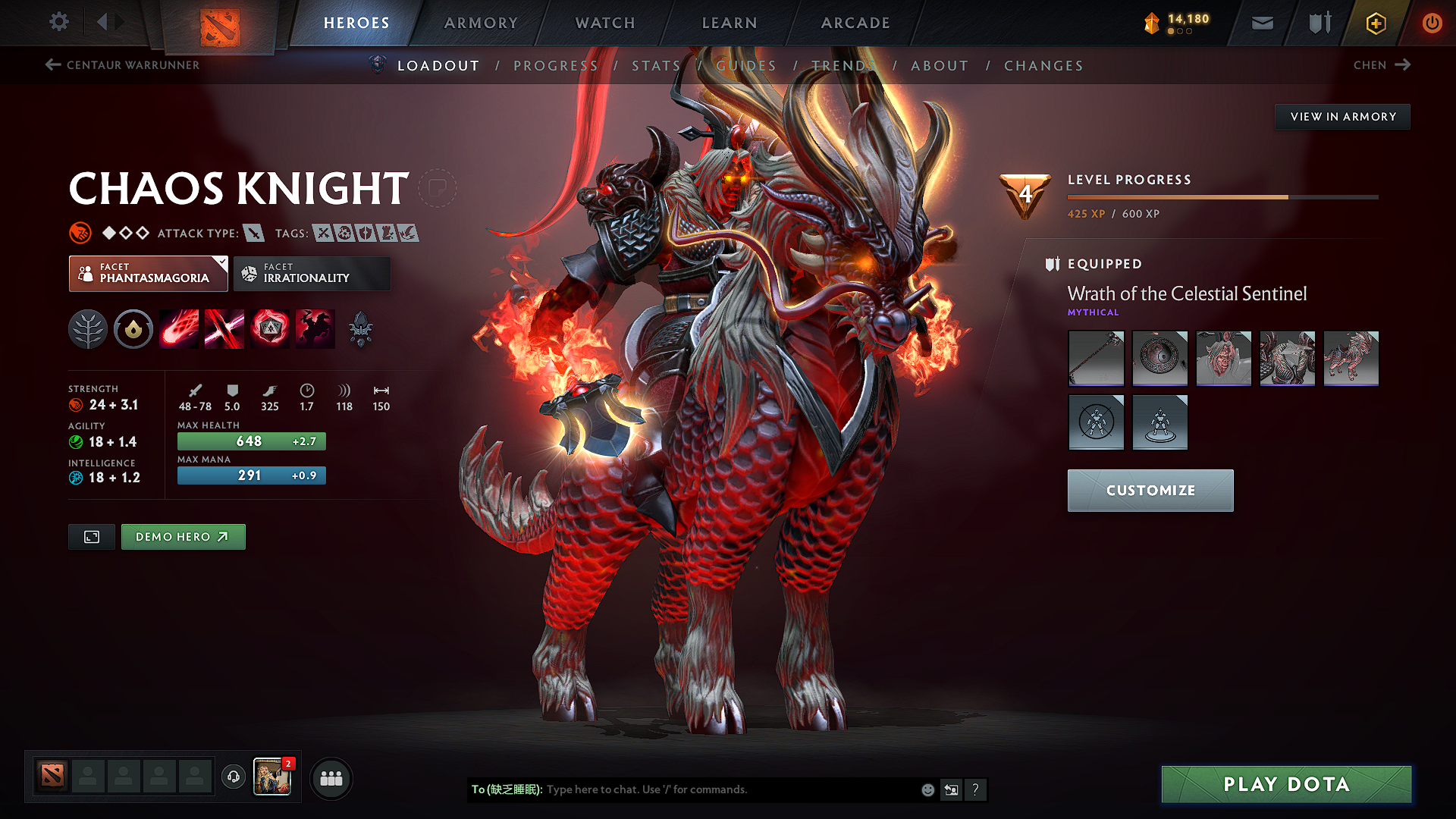Expand the Phantasmagoria facet dropdown chevron
Screen dimensions: 1456x819
221,262
